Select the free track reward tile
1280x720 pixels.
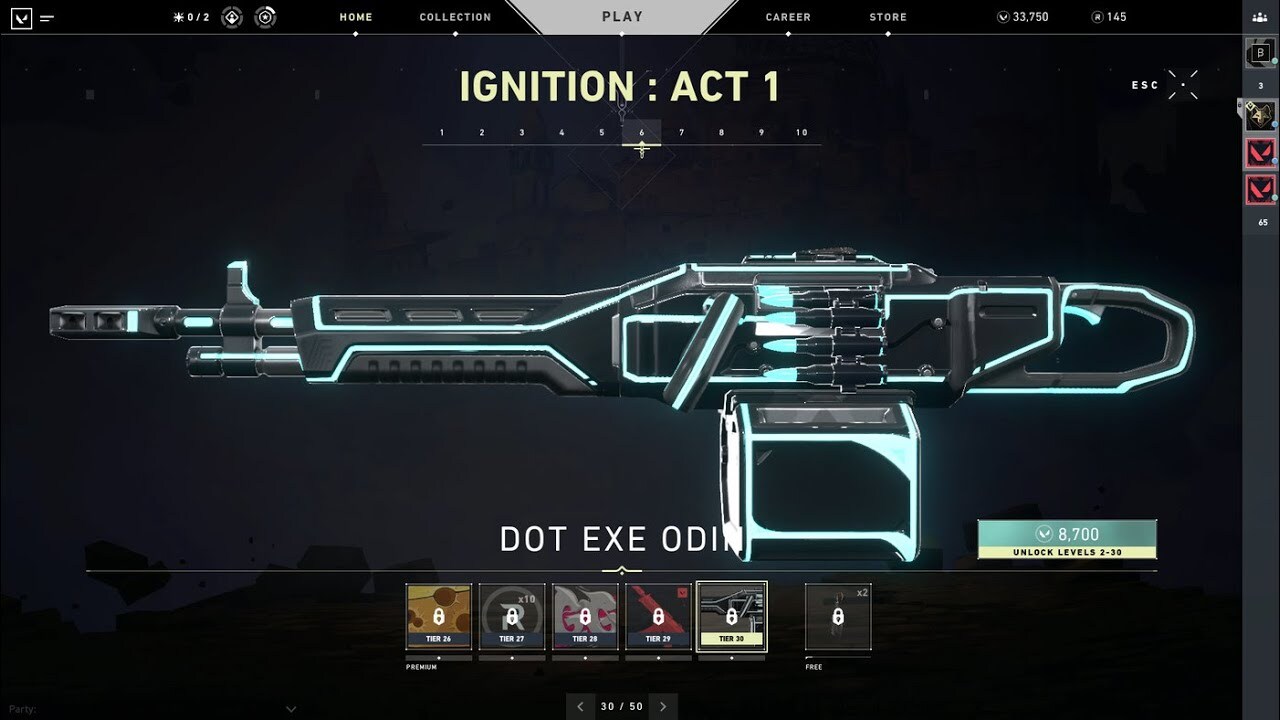pos(838,617)
